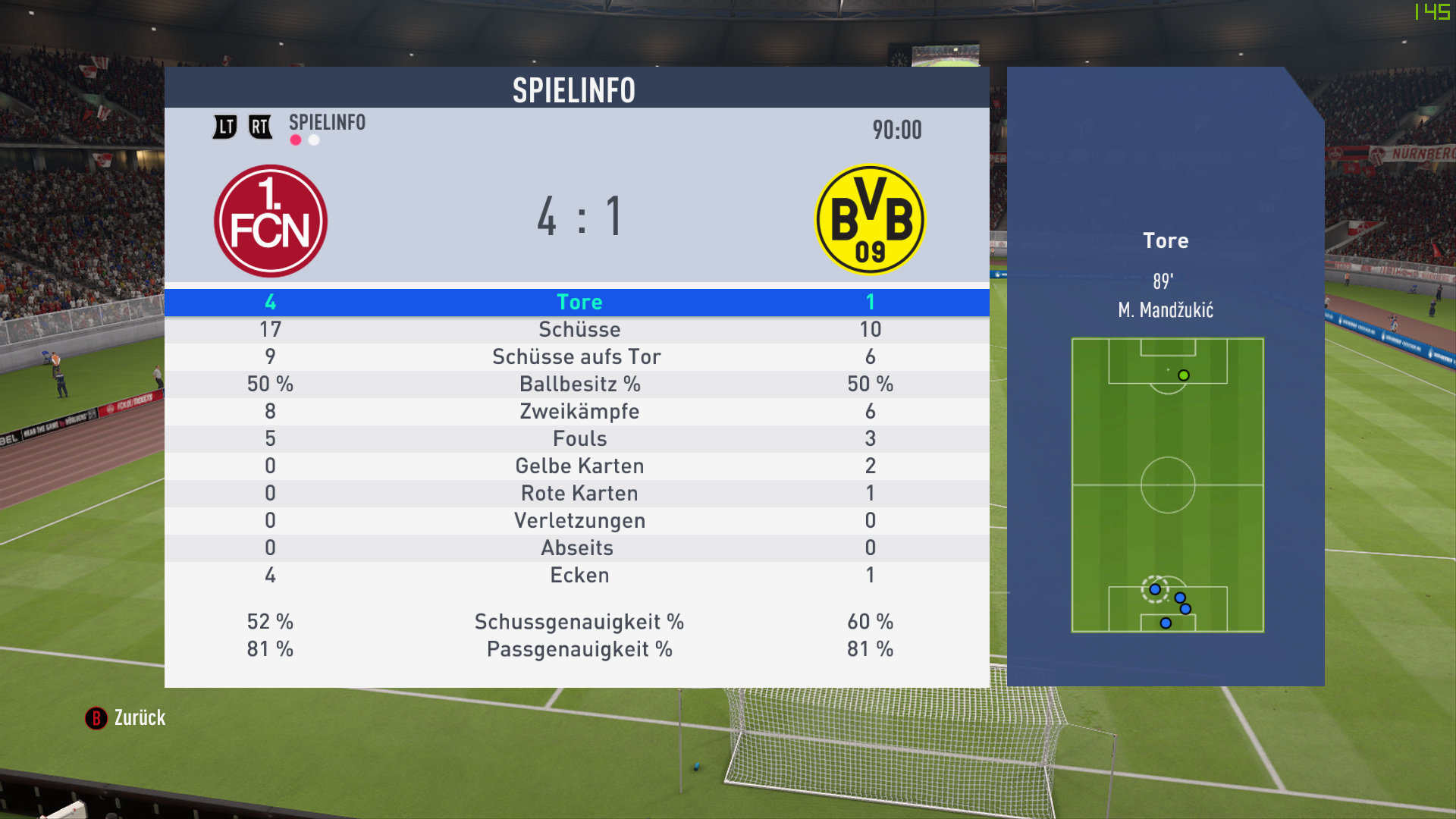The image size is (1456, 819).
Task: Highlight the Ballbesitz % row
Action: (579, 384)
